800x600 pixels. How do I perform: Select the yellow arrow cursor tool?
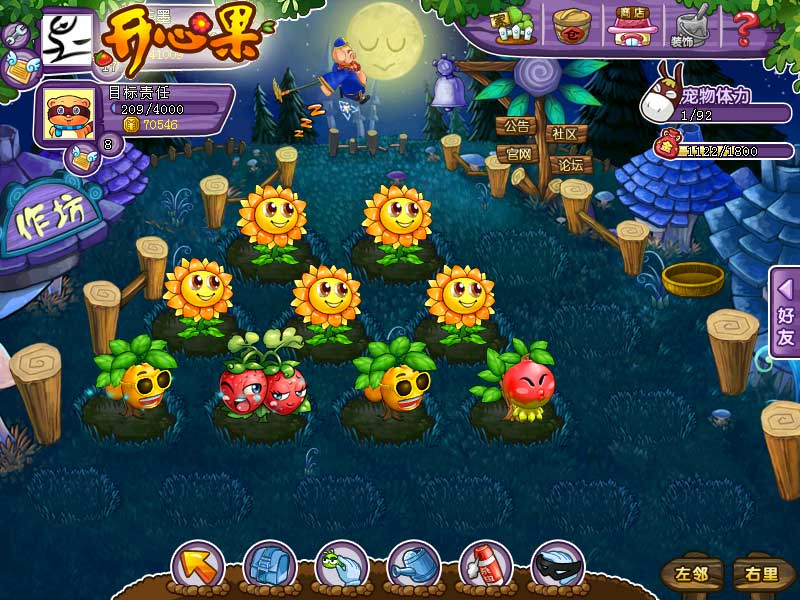tap(197, 567)
